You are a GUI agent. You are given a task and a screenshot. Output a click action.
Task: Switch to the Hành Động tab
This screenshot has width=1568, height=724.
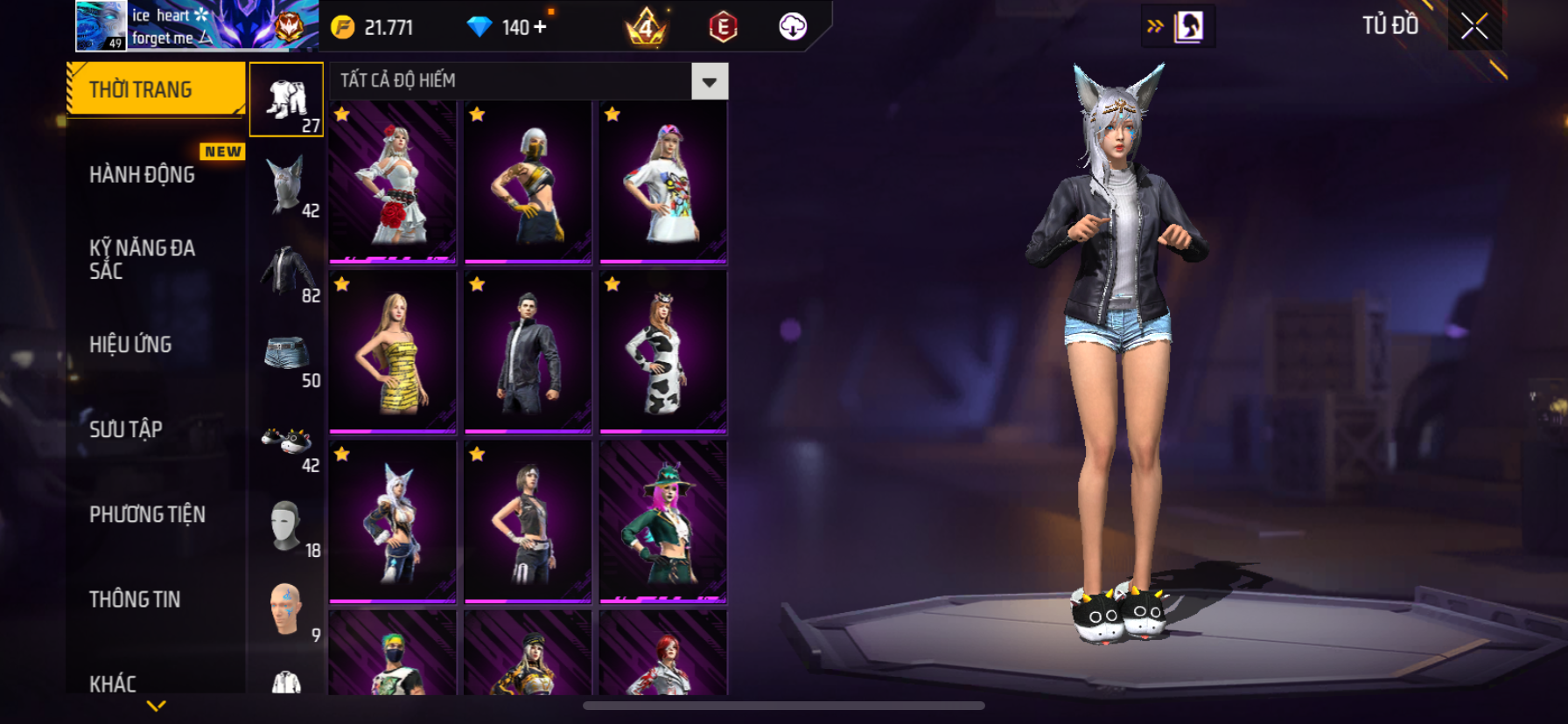[142, 174]
